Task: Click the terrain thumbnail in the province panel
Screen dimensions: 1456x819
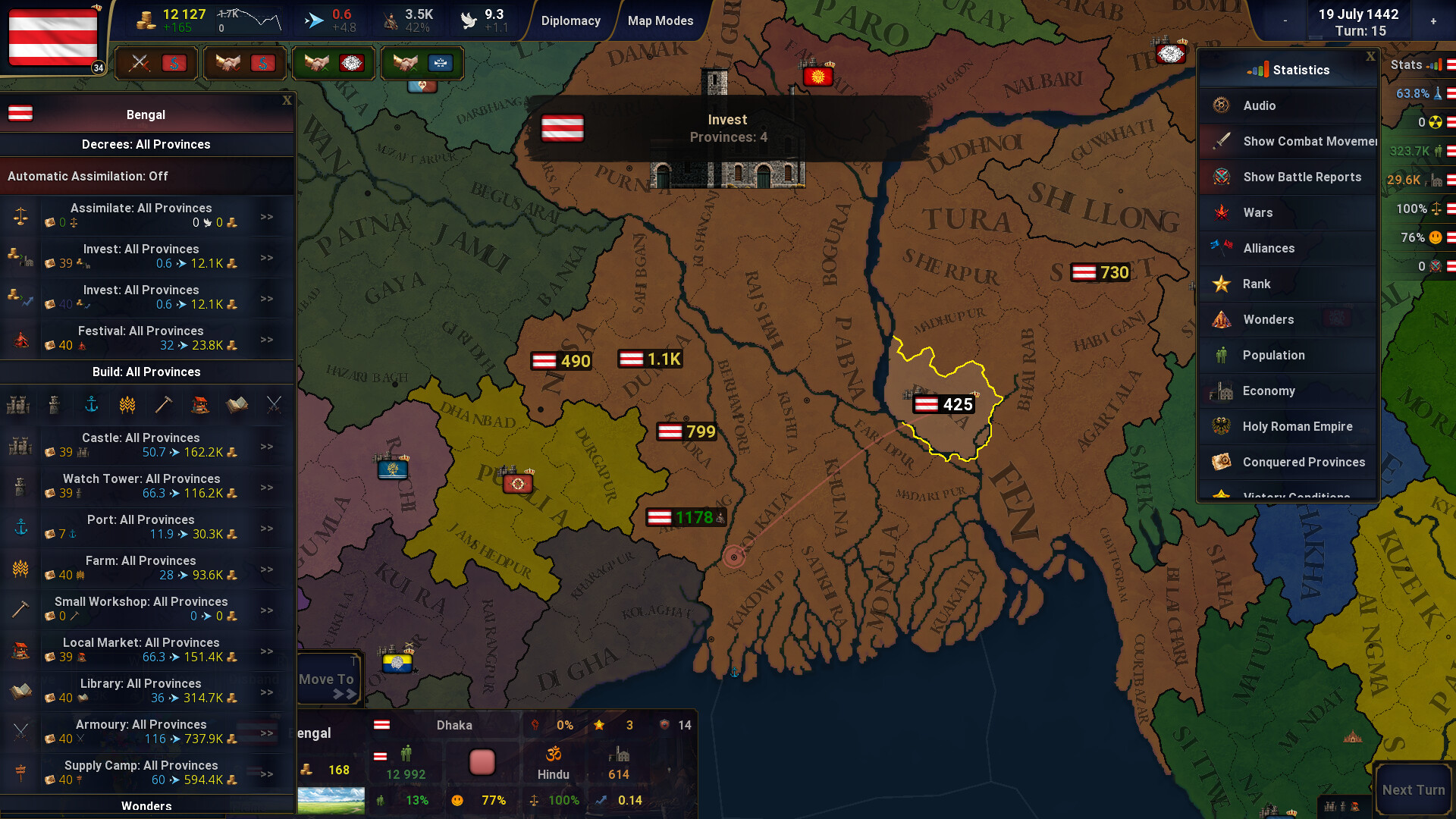Action: coord(332,800)
